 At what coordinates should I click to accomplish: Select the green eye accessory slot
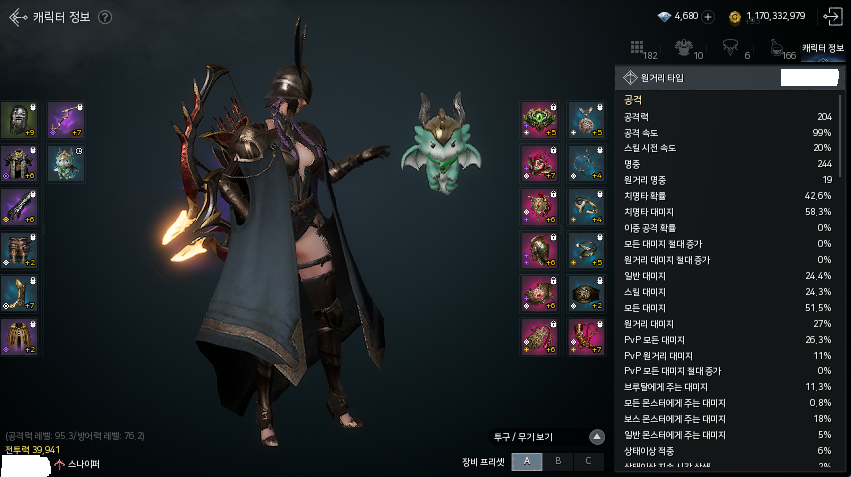tap(539, 120)
